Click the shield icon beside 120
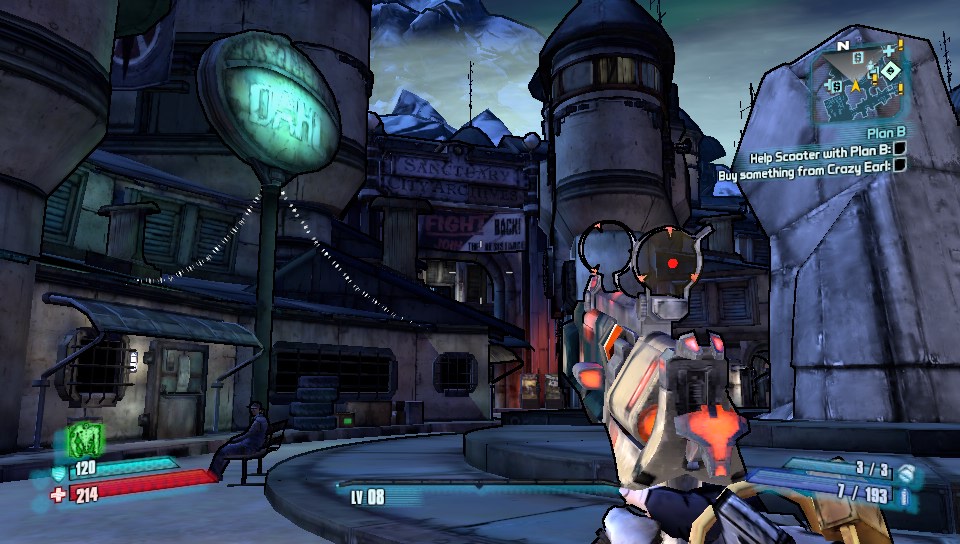Viewport: 960px width, 544px height. coord(59,471)
